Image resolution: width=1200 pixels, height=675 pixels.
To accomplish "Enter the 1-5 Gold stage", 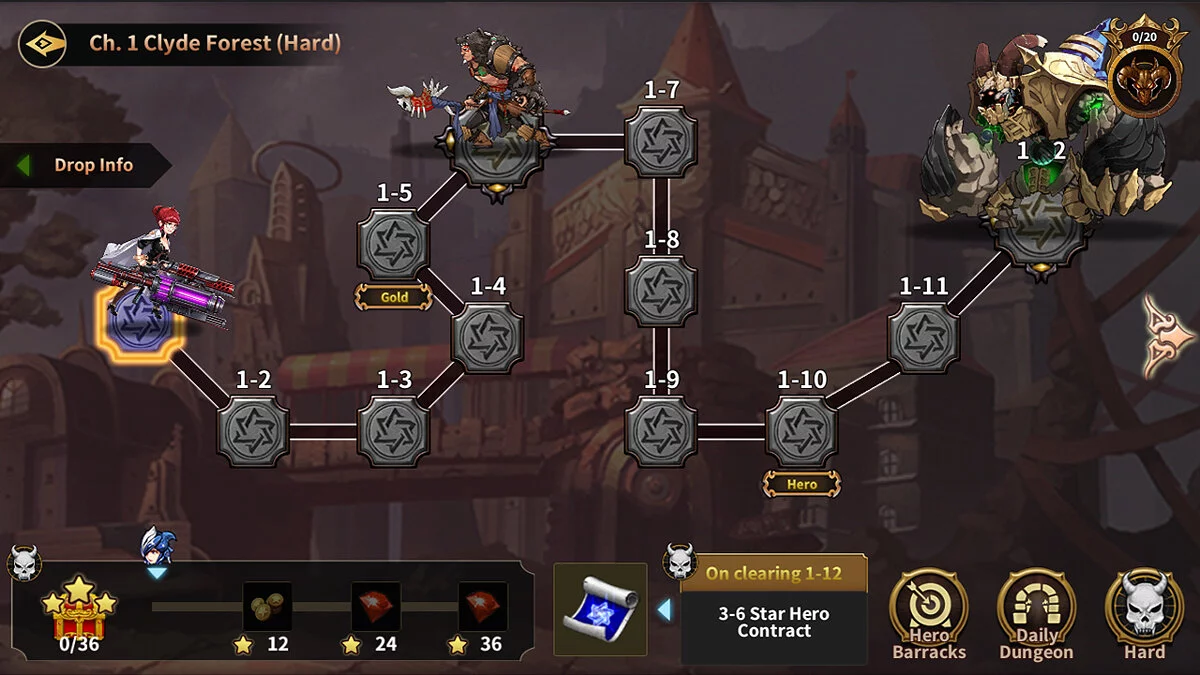I will pyautogui.click(x=394, y=244).
